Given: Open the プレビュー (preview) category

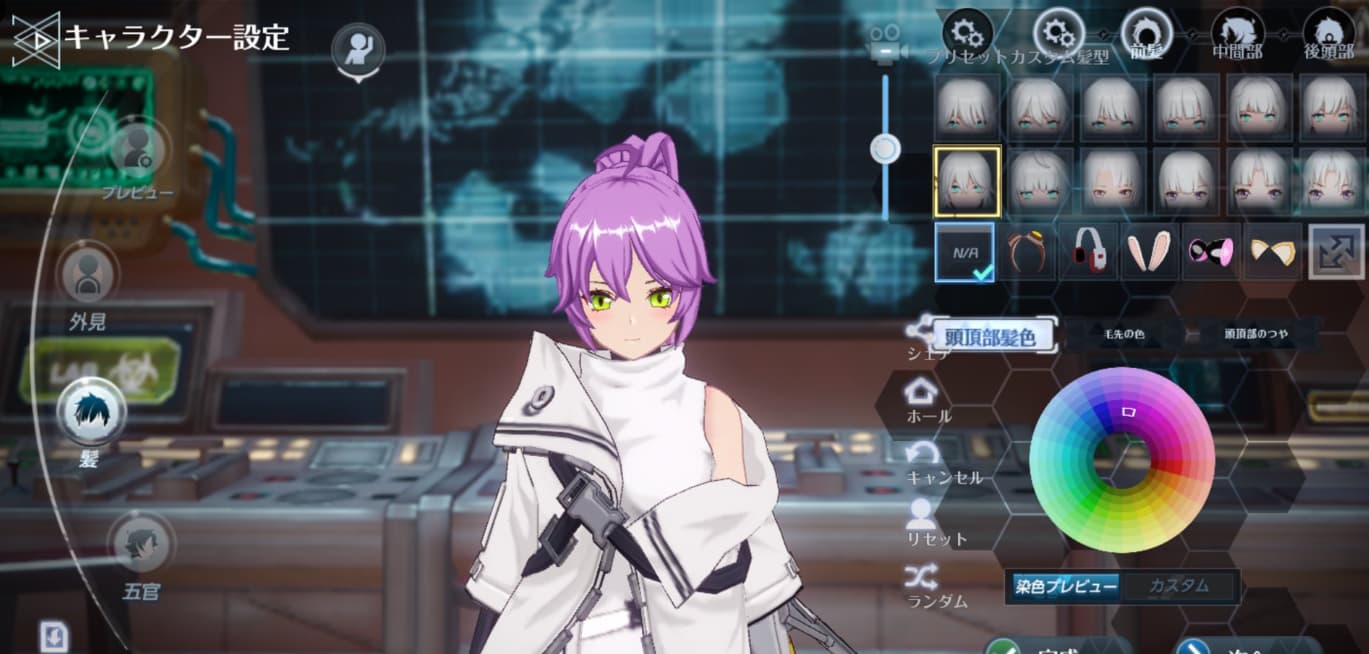Looking at the screenshot, I should point(137,152).
